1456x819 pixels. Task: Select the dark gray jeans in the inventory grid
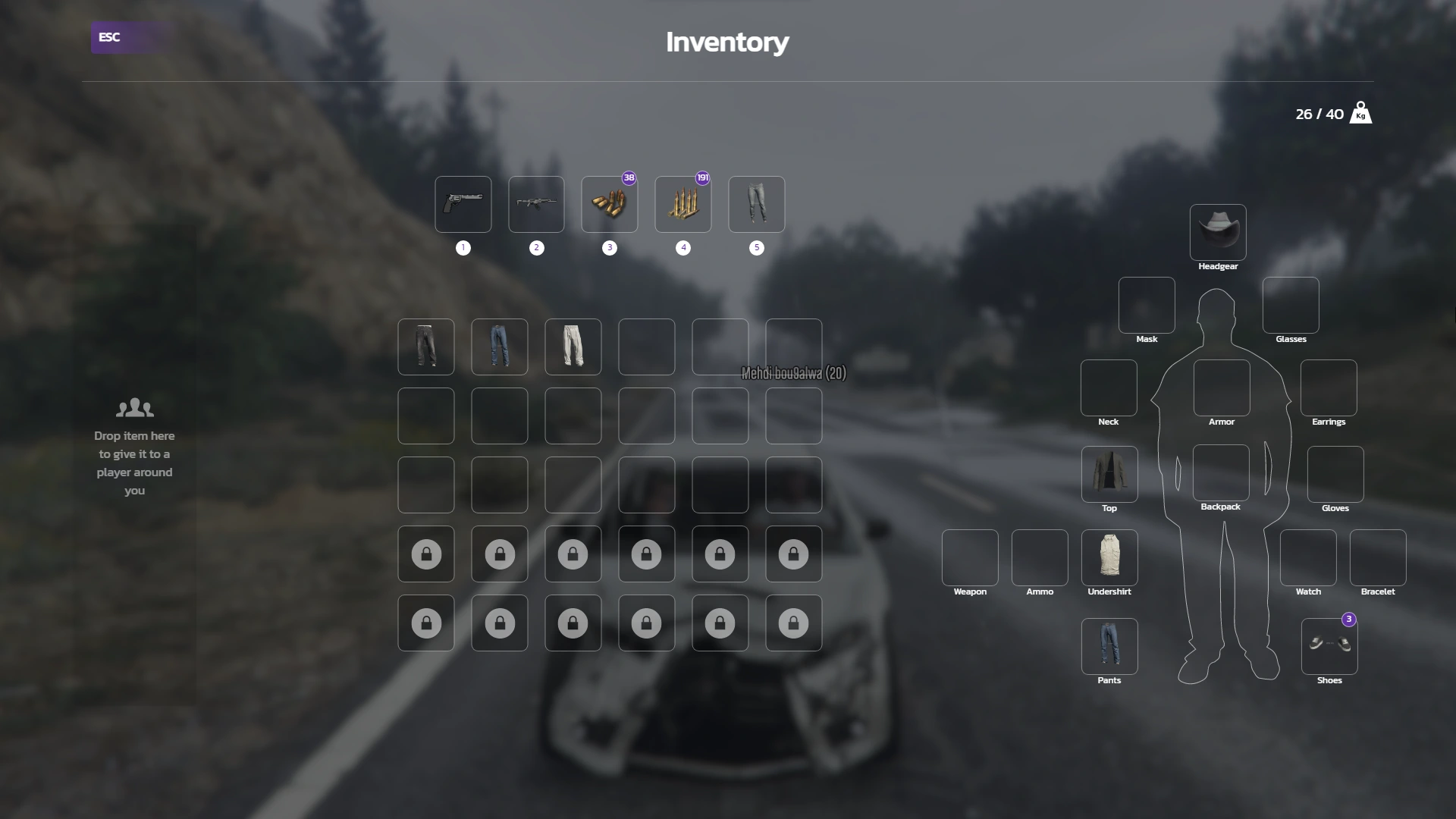425,347
